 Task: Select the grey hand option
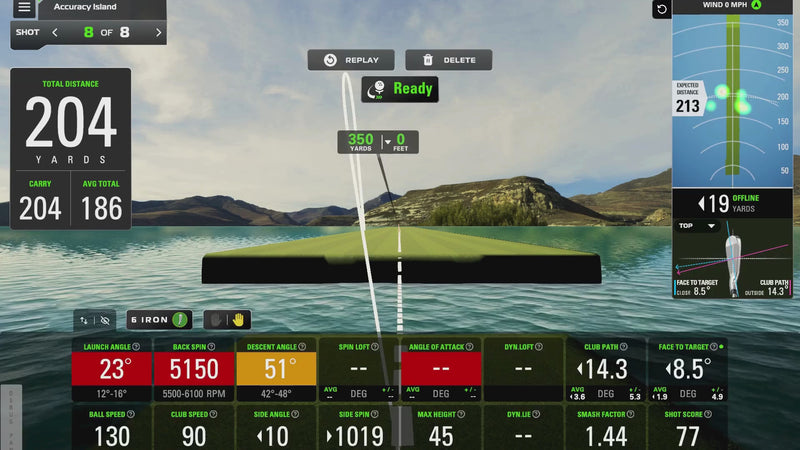pyautogui.click(x=212, y=320)
